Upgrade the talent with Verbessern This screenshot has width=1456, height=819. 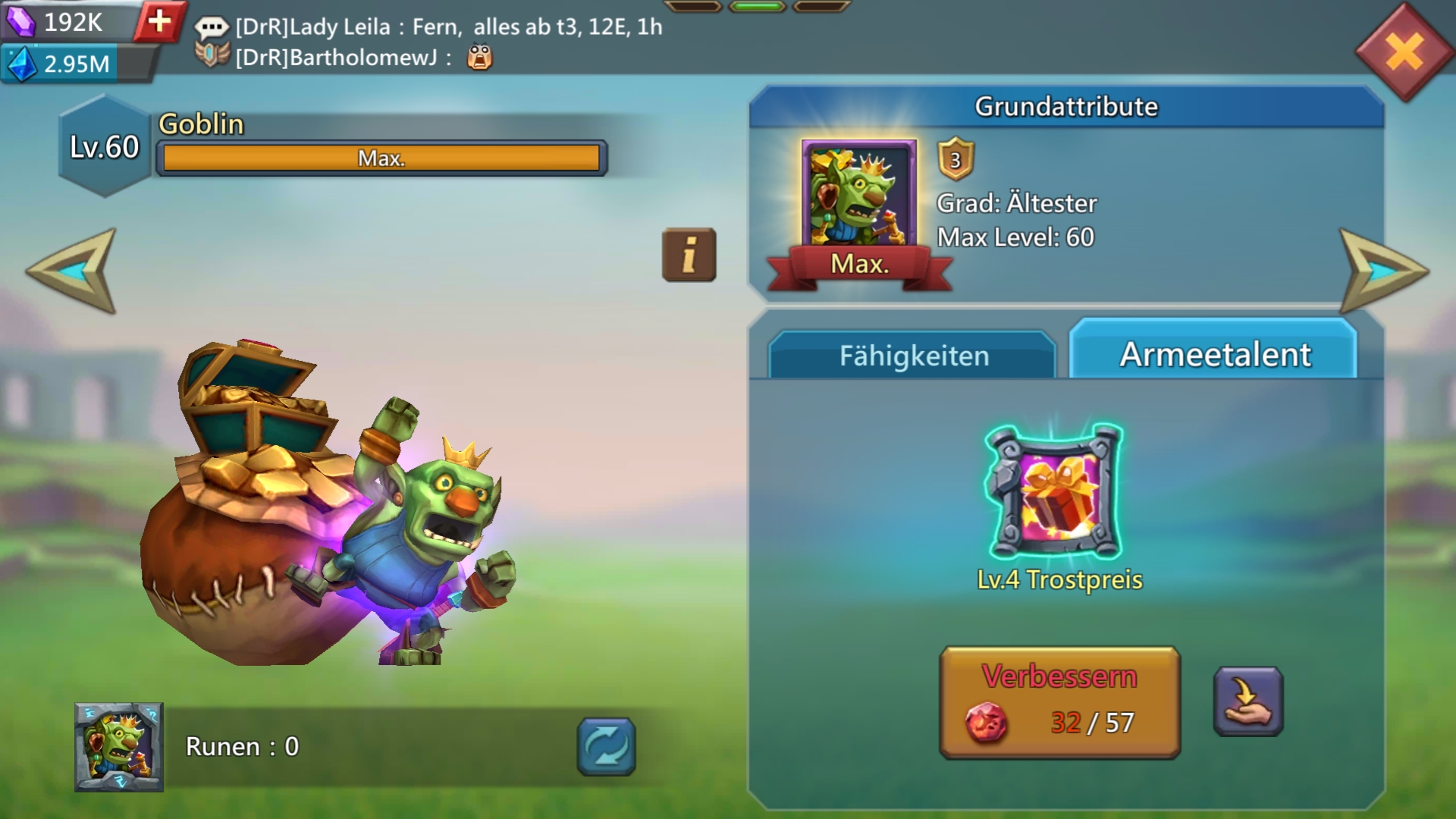tap(1059, 702)
